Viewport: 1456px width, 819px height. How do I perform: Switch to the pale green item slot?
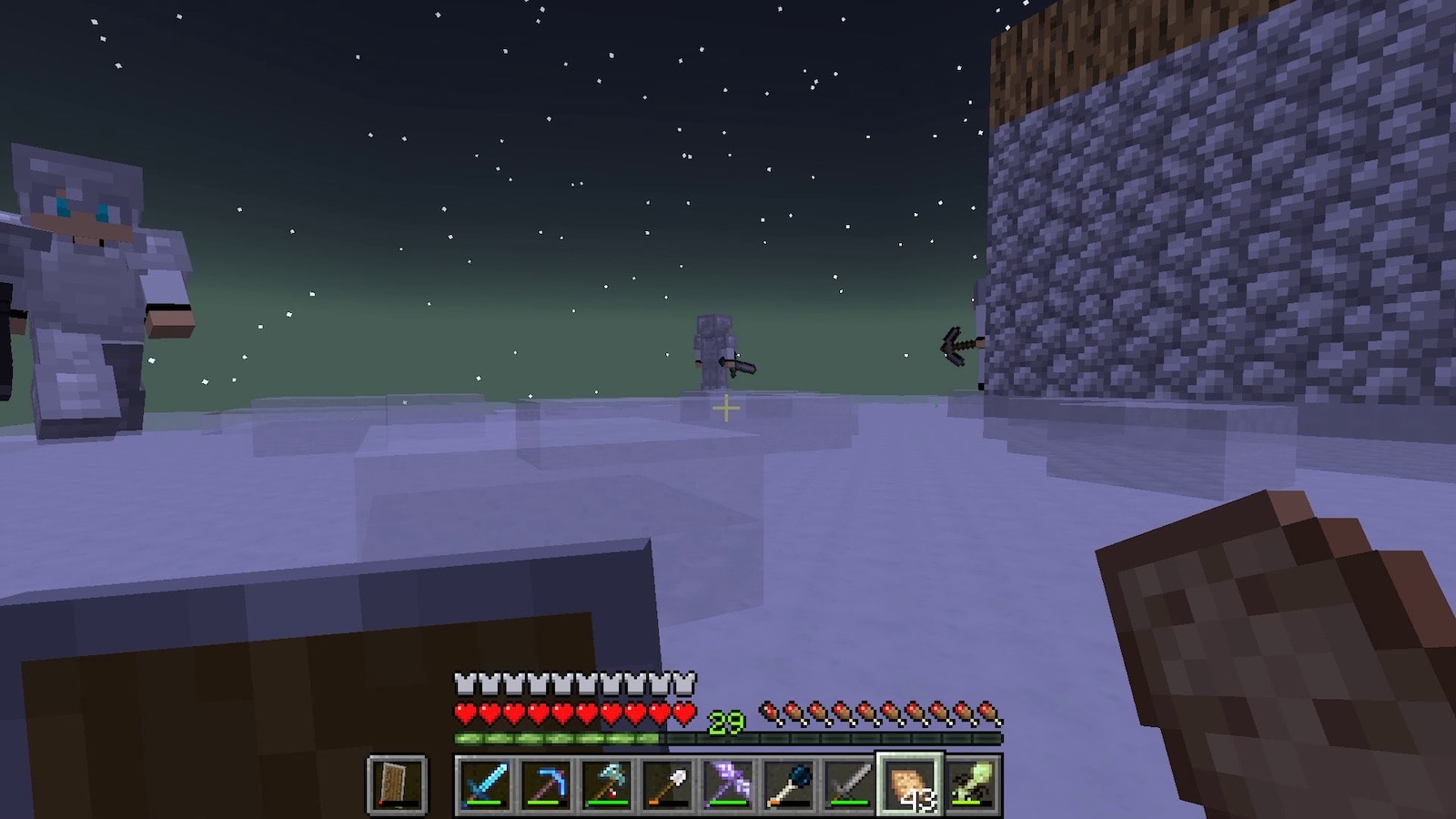[x=971, y=784]
